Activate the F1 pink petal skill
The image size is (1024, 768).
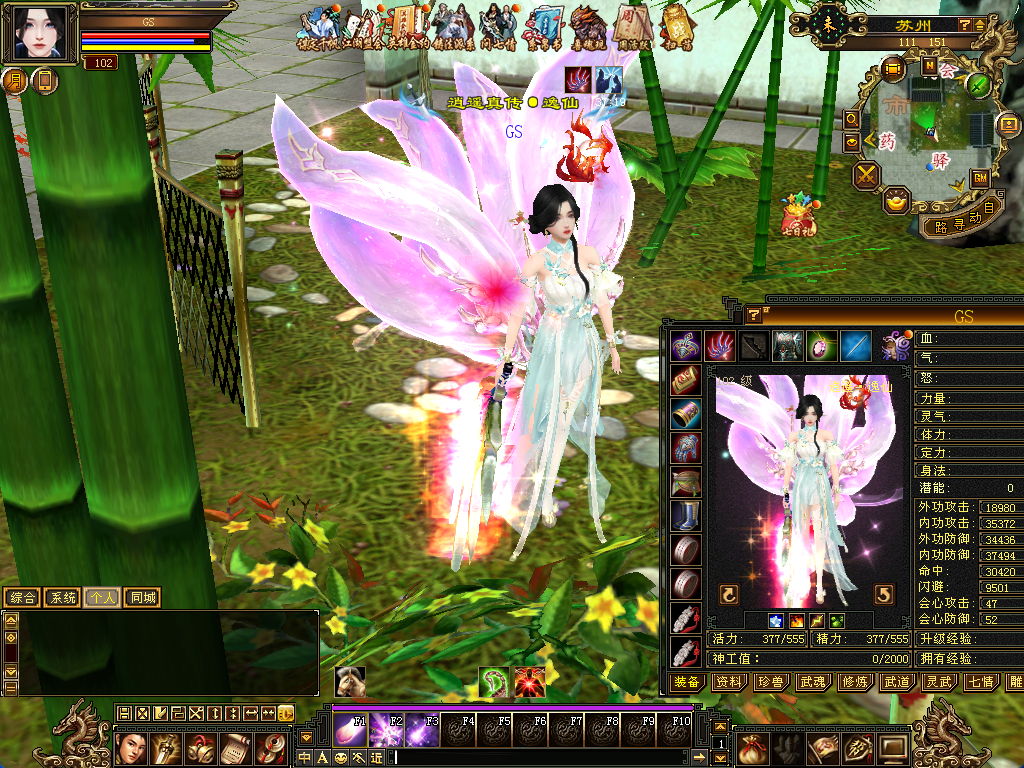(x=350, y=728)
